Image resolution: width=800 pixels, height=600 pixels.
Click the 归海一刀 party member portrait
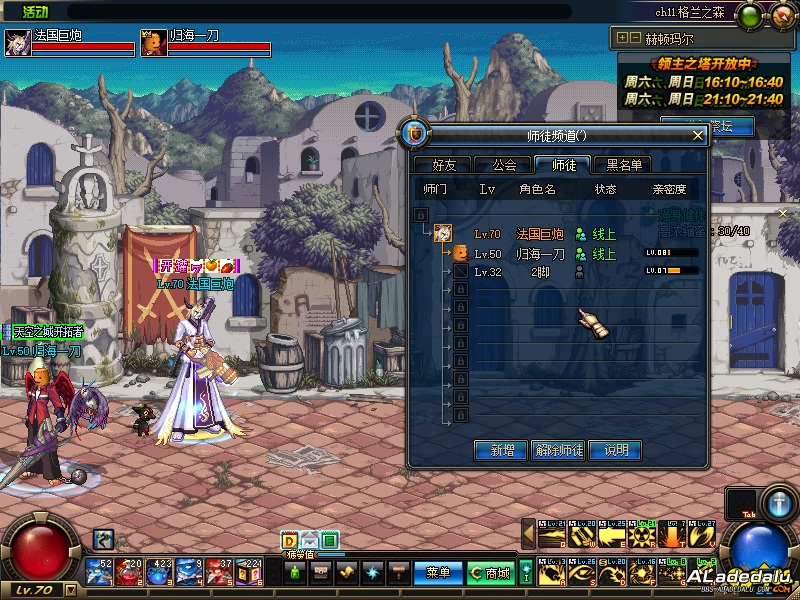click(153, 43)
